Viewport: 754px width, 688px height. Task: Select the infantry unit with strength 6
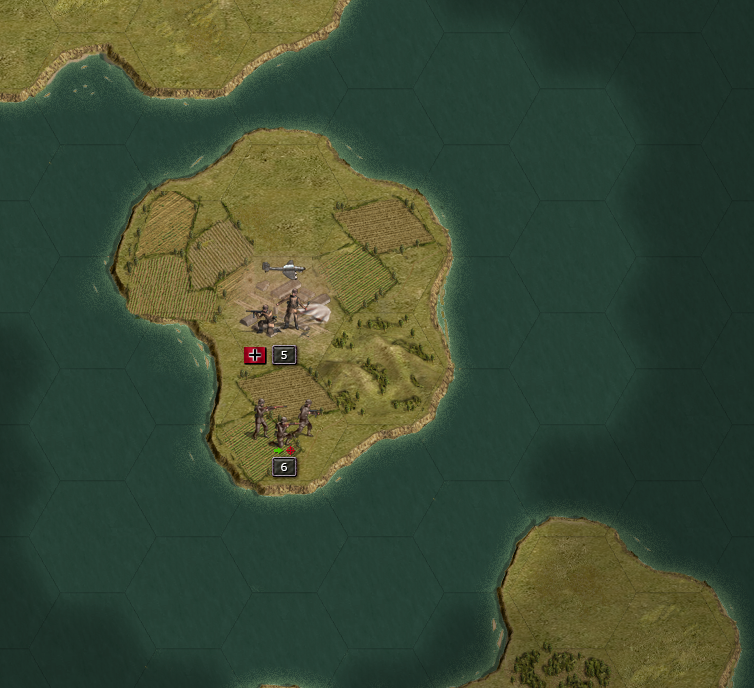click(x=283, y=422)
